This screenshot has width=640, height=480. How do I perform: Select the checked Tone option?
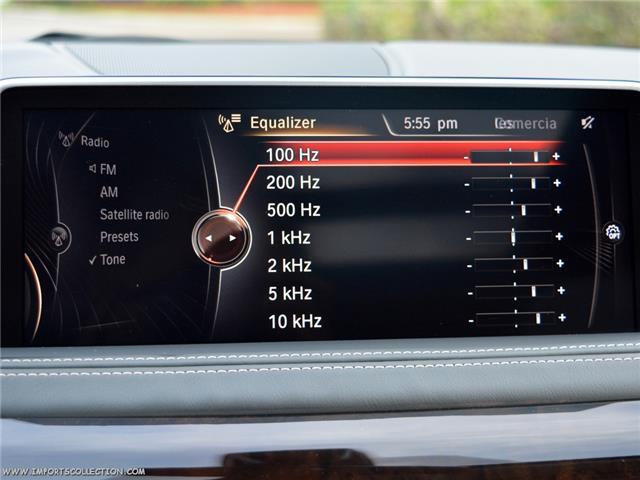coord(112,260)
